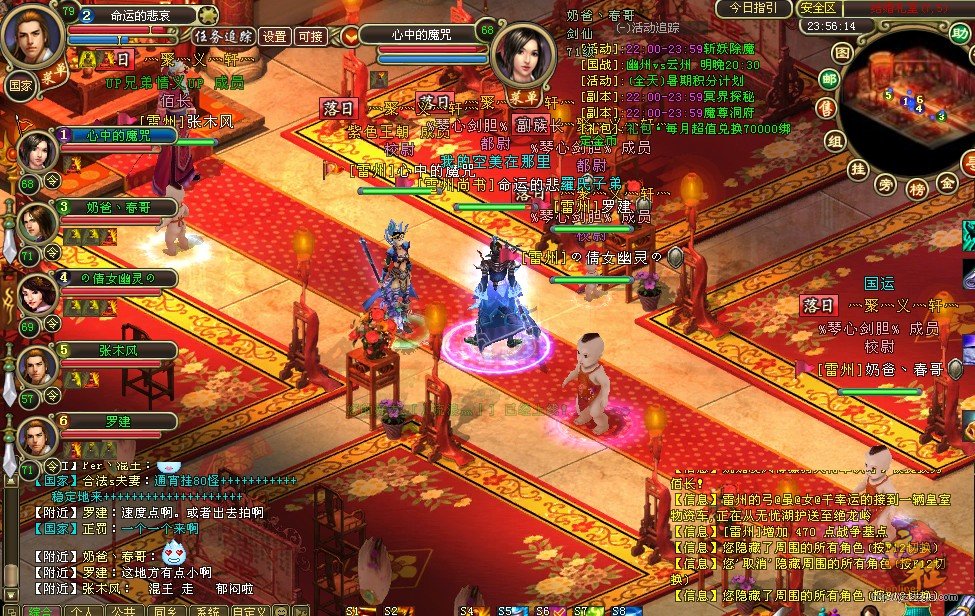Open the 任务追踪 quest tracker
975x616 pixels.
(x=224, y=36)
